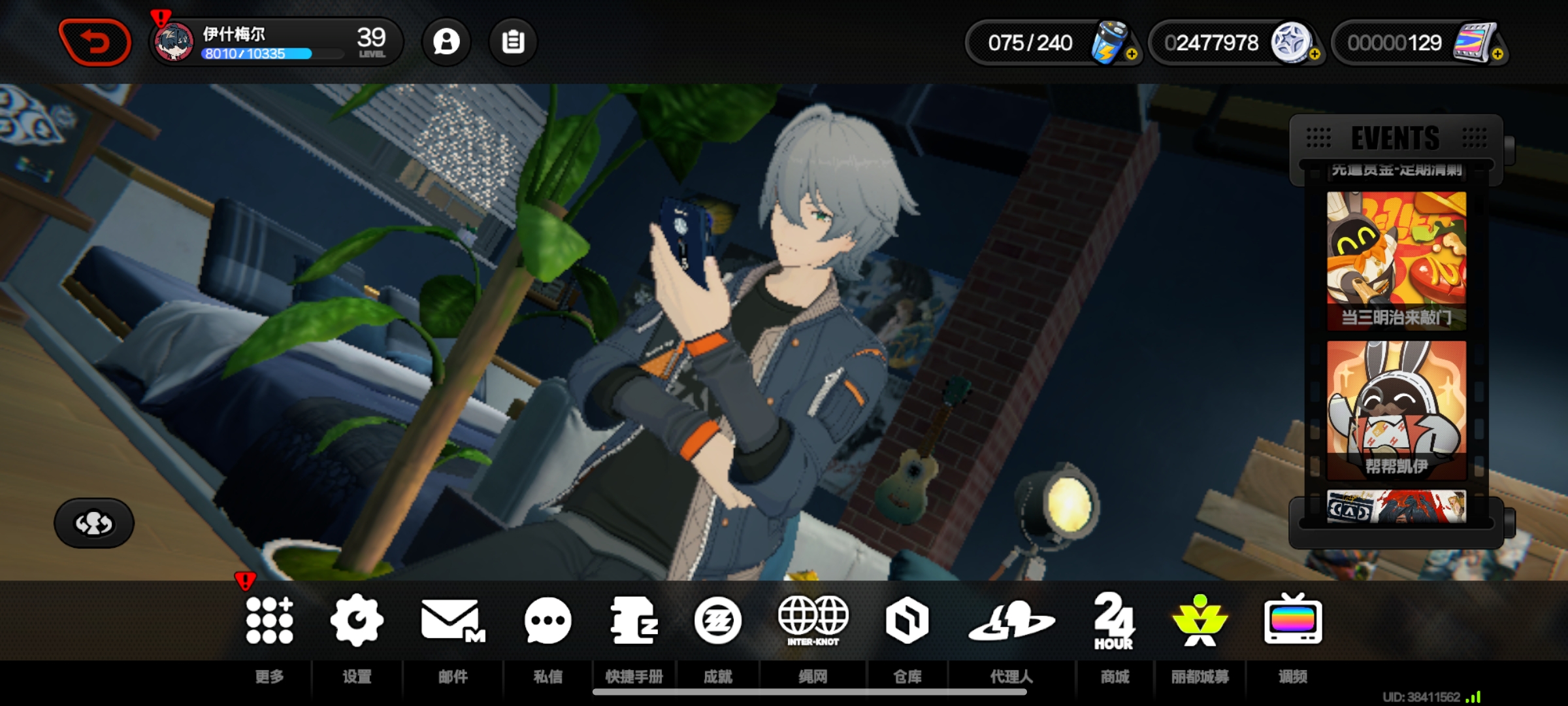1568x706 pixels.
Task: Open the clipboard icon button
Action: (513, 42)
